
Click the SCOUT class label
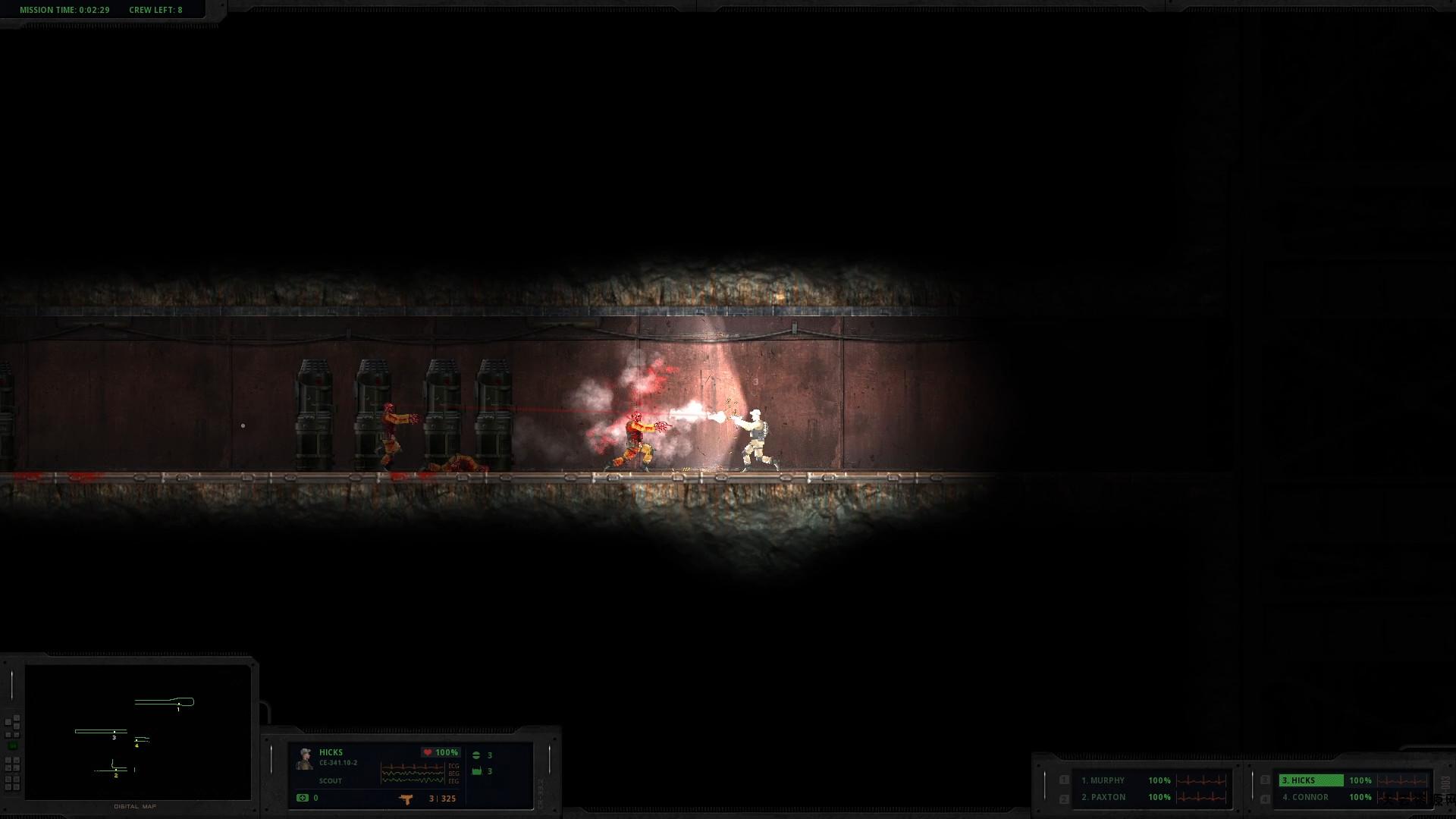[x=330, y=780]
